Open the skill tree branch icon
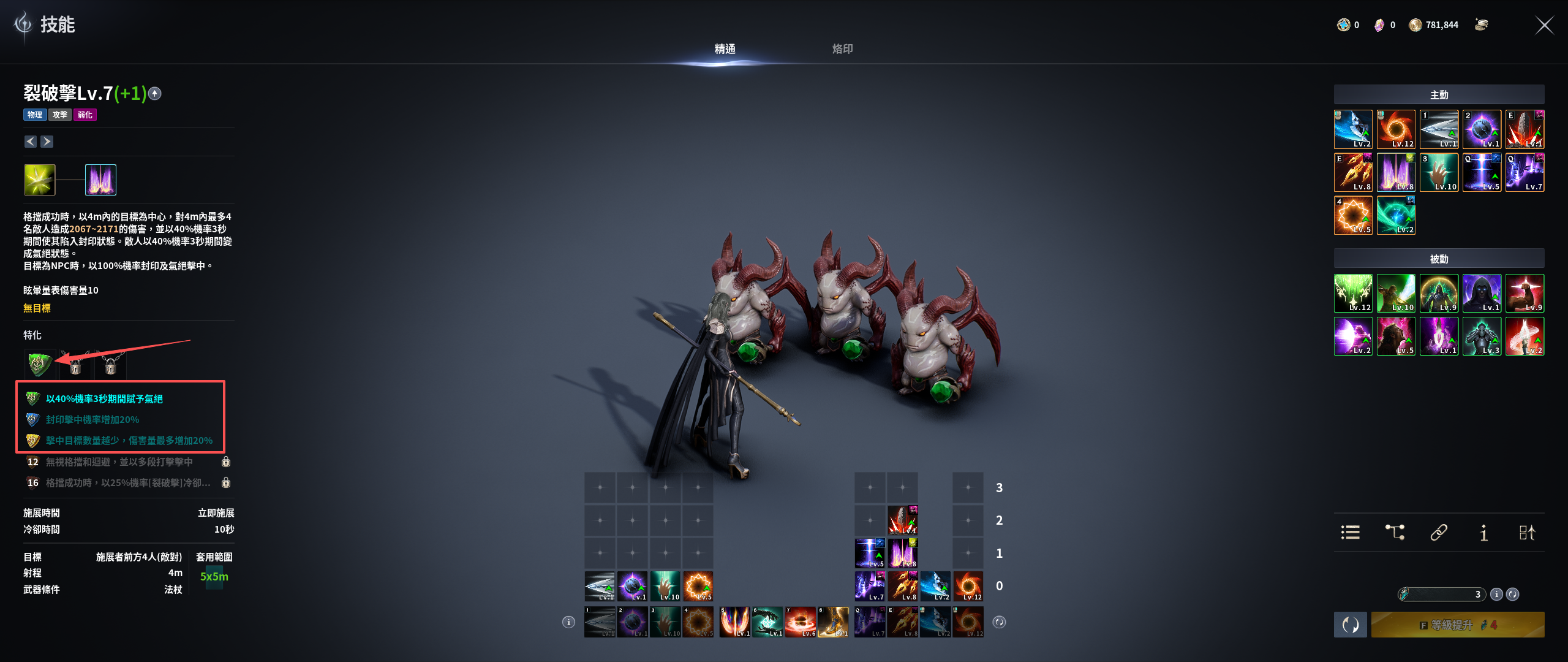The image size is (1568, 662). tap(1395, 532)
